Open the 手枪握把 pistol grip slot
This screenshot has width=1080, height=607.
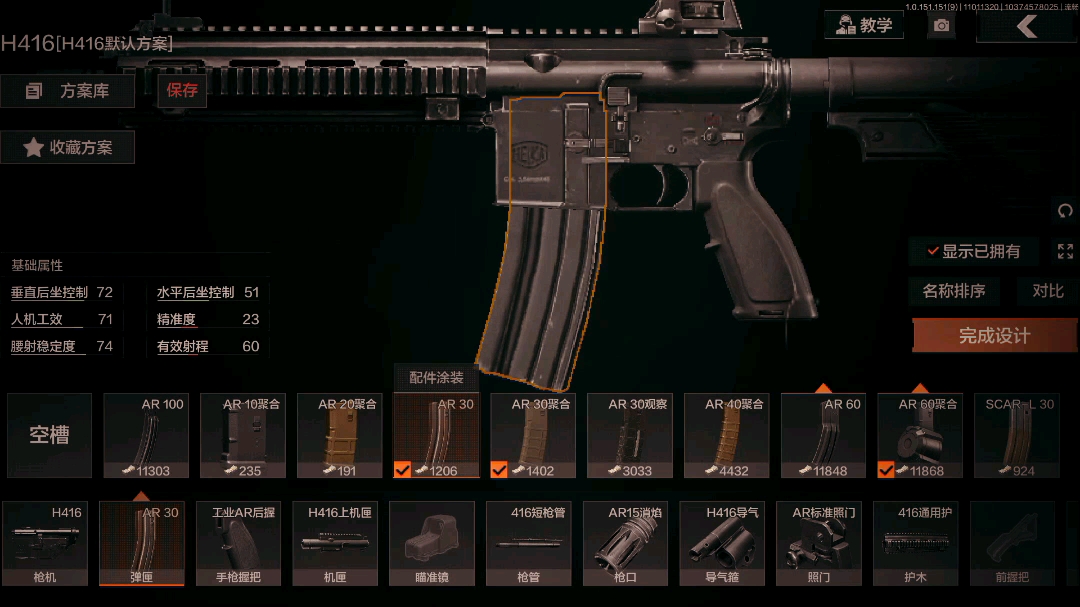point(238,543)
